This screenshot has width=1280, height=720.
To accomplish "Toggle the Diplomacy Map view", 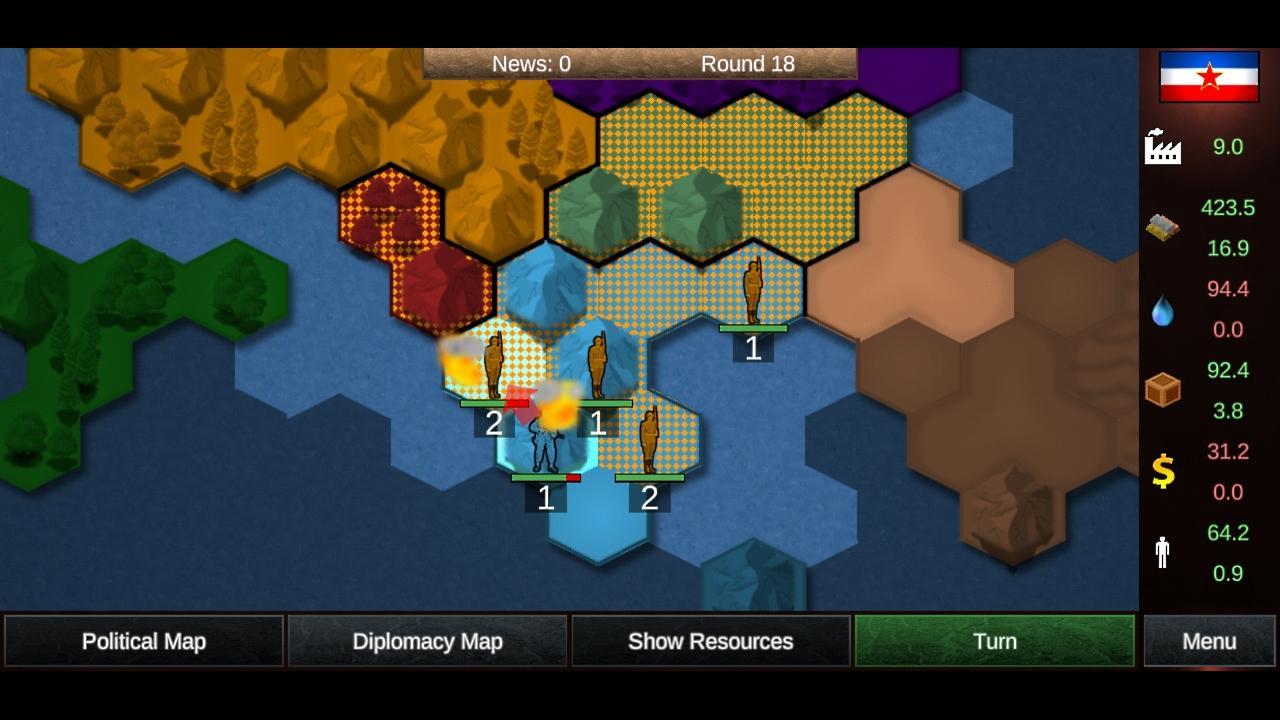I will (x=427, y=641).
